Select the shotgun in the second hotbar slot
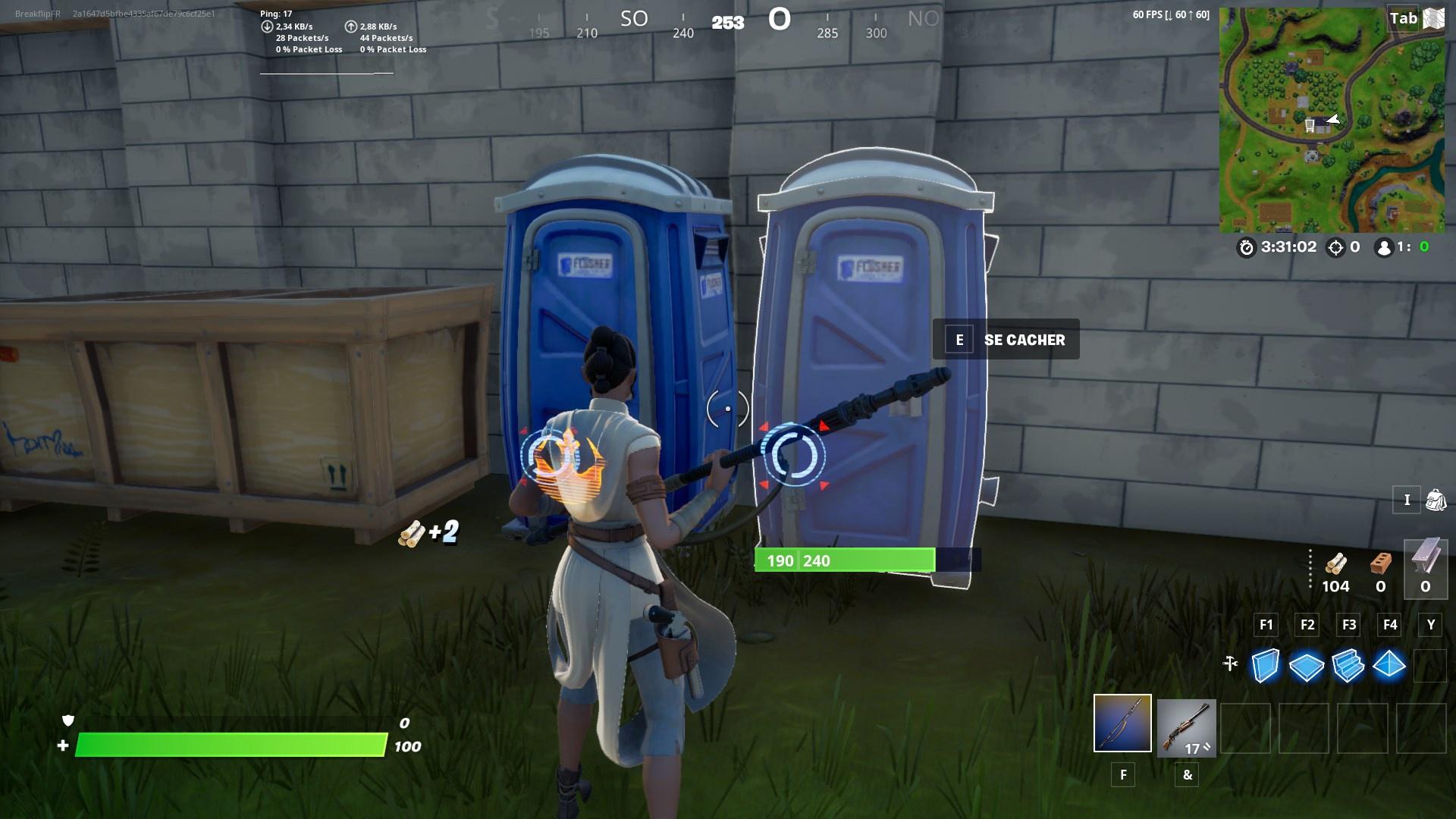1456x819 pixels. pyautogui.click(x=1186, y=726)
